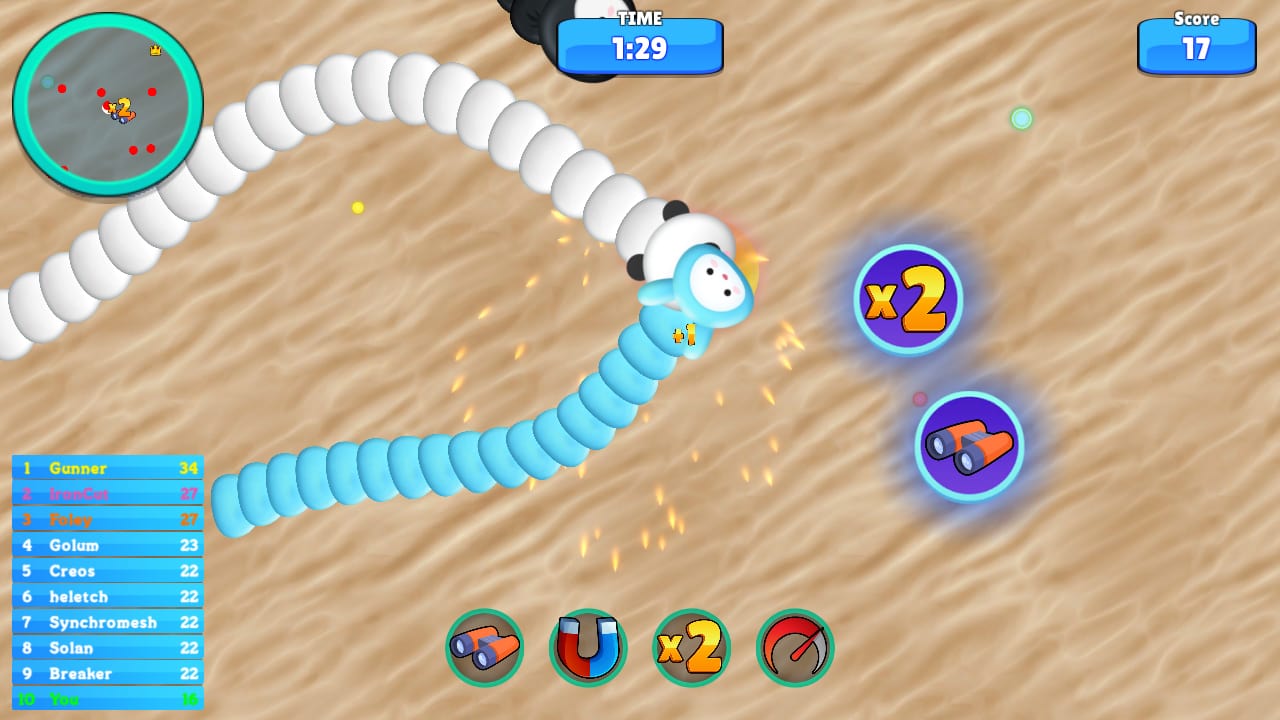This screenshot has height=720, width=1280.
Task: Tap the speedometer speed boost icon
Action: (794, 648)
